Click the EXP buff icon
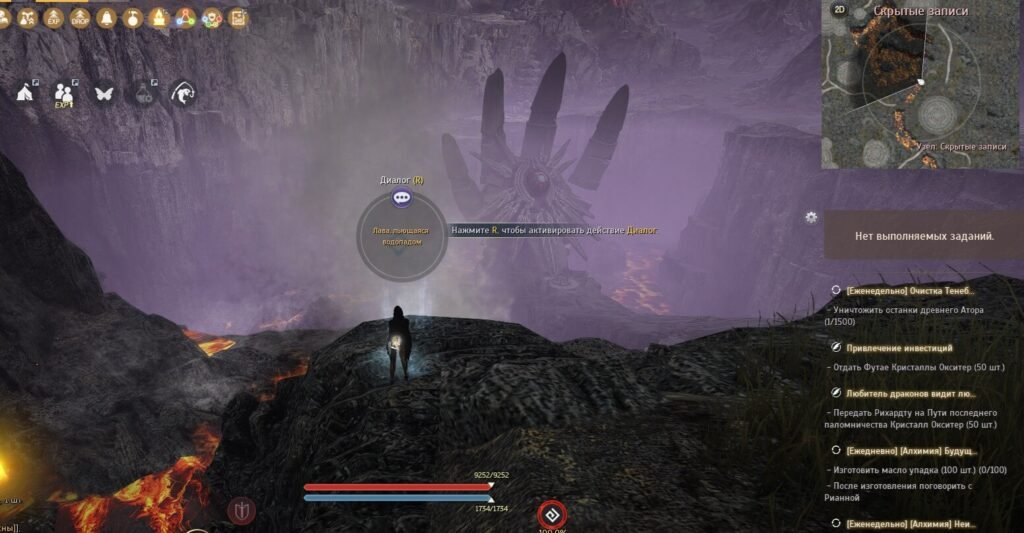The width and height of the screenshot is (1024, 533). tap(54, 18)
